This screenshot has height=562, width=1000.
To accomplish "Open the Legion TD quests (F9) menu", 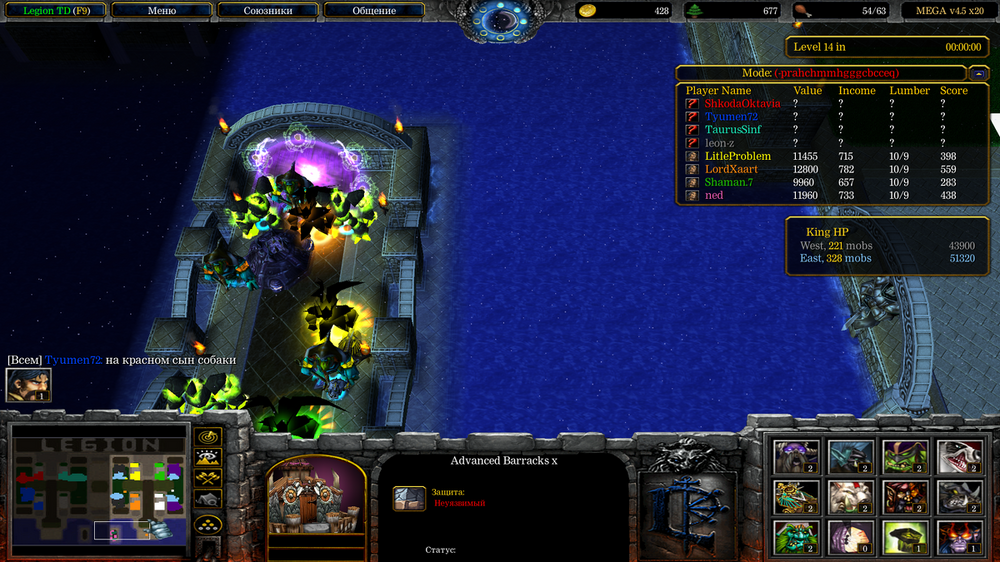I will click(x=56, y=11).
